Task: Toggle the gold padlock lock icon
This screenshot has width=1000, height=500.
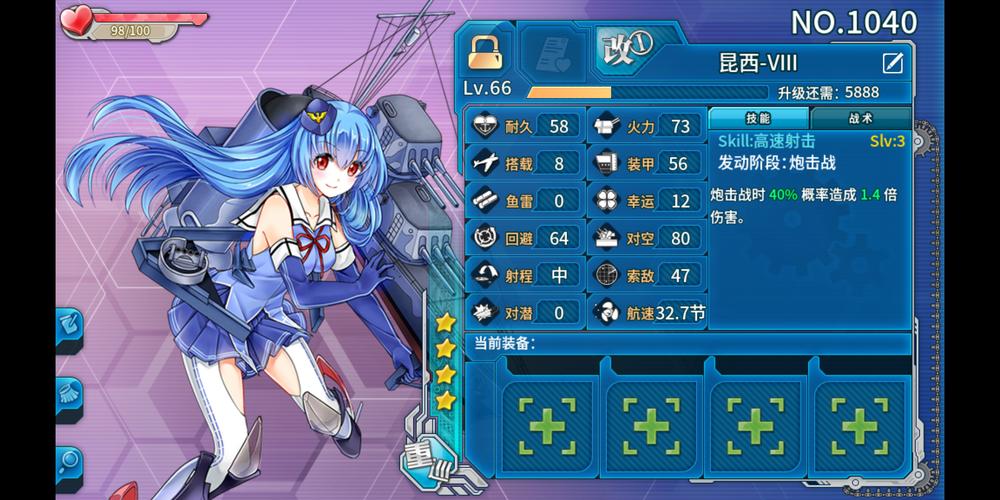Action: click(487, 53)
